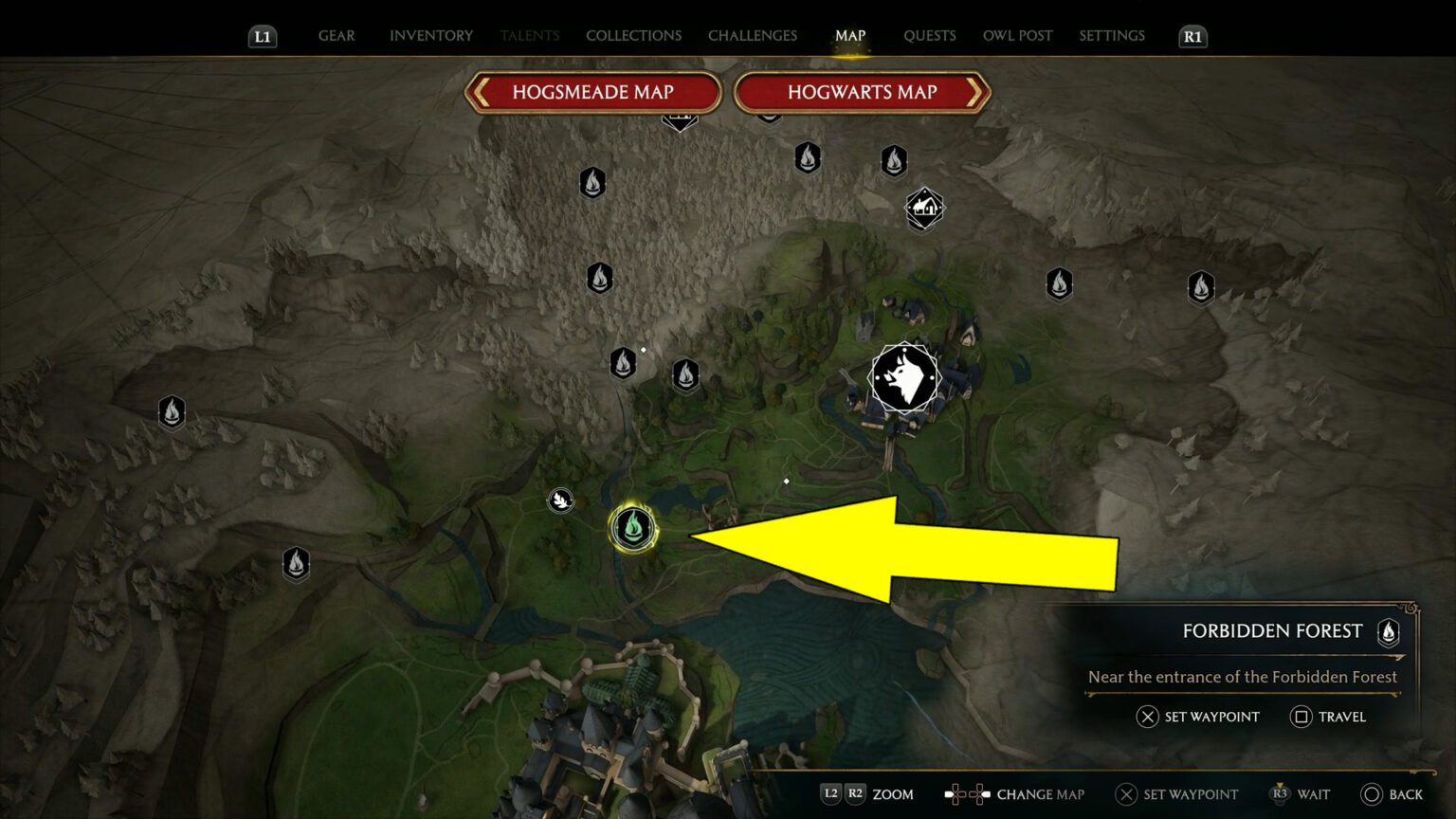Click the flame icon in the Forbidden Forest panel
The height and width of the screenshot is (819, 1456).
1388,633
